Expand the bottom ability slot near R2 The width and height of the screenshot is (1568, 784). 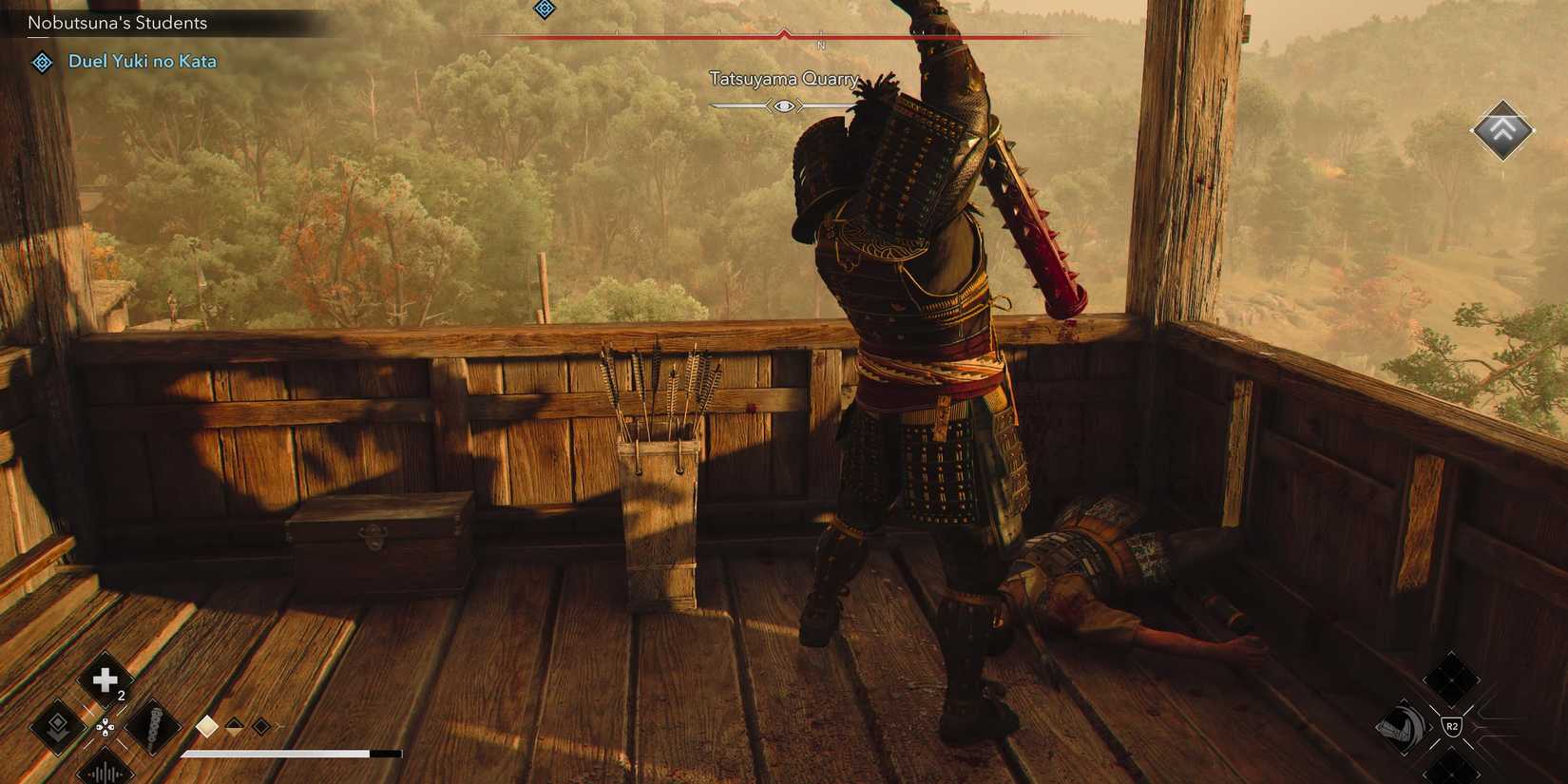(x=1451, y=774)
